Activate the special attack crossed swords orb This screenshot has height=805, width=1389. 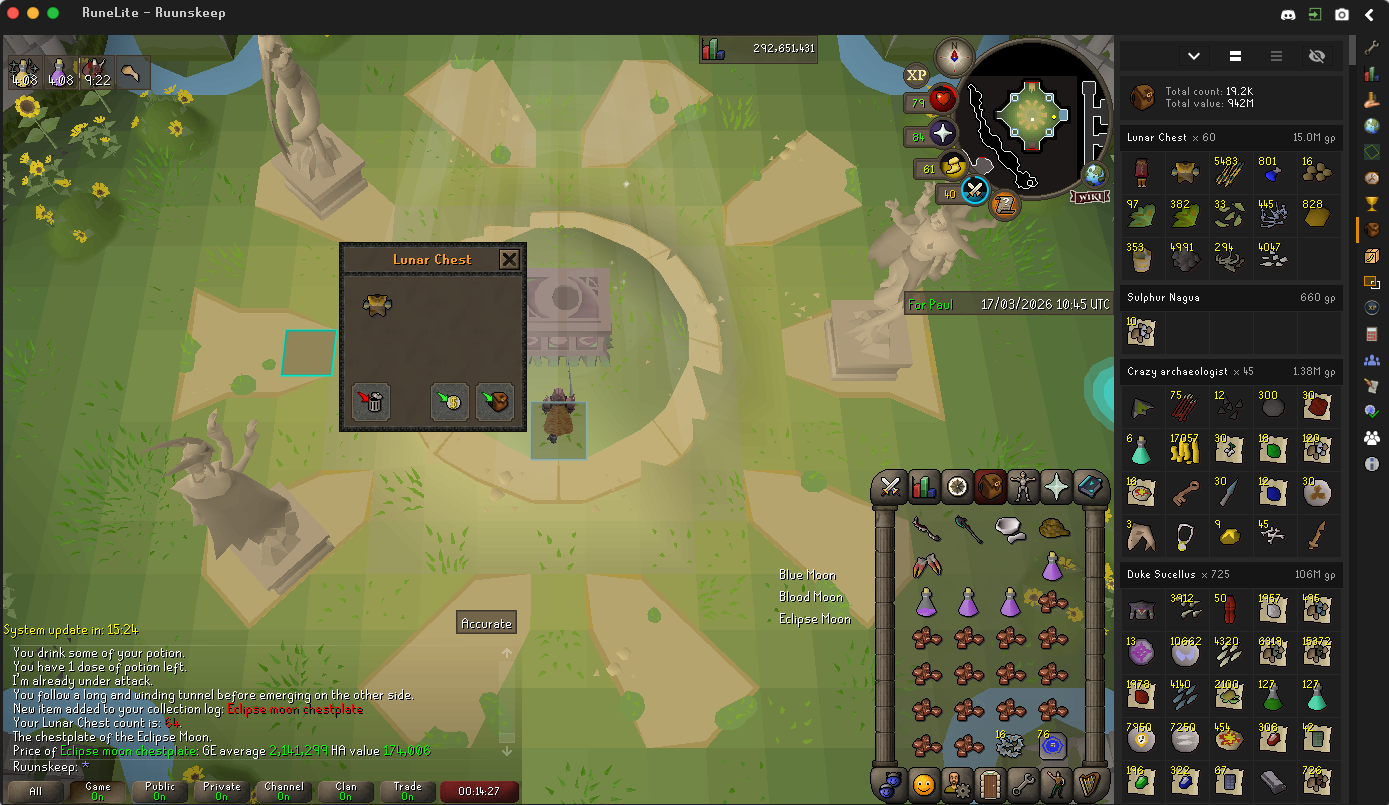point(975,189)
